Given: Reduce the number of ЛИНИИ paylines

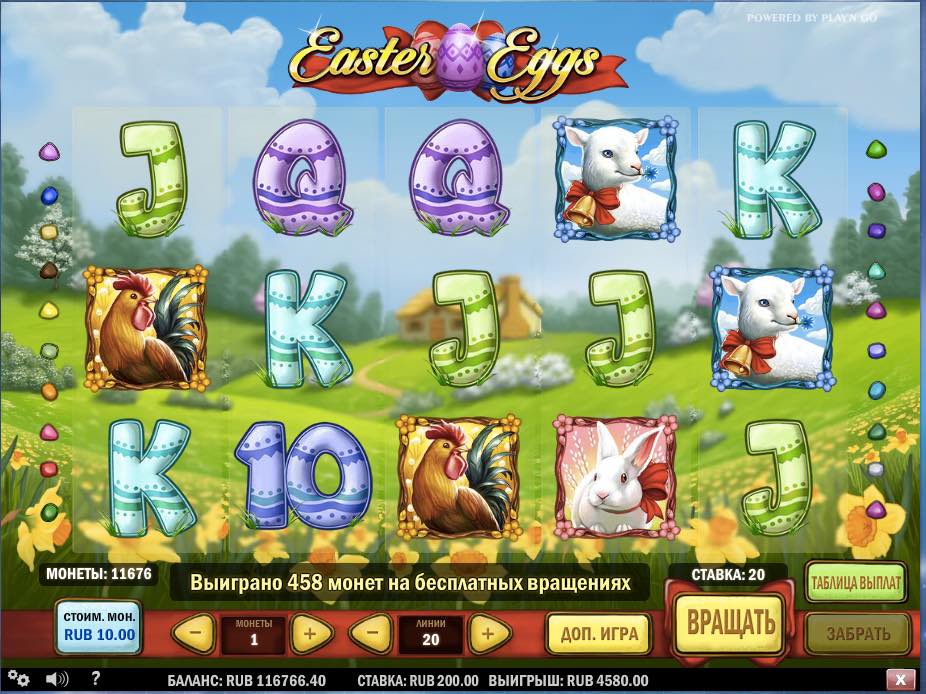Looking at the screenshot, I should click(x=371, y=633).
